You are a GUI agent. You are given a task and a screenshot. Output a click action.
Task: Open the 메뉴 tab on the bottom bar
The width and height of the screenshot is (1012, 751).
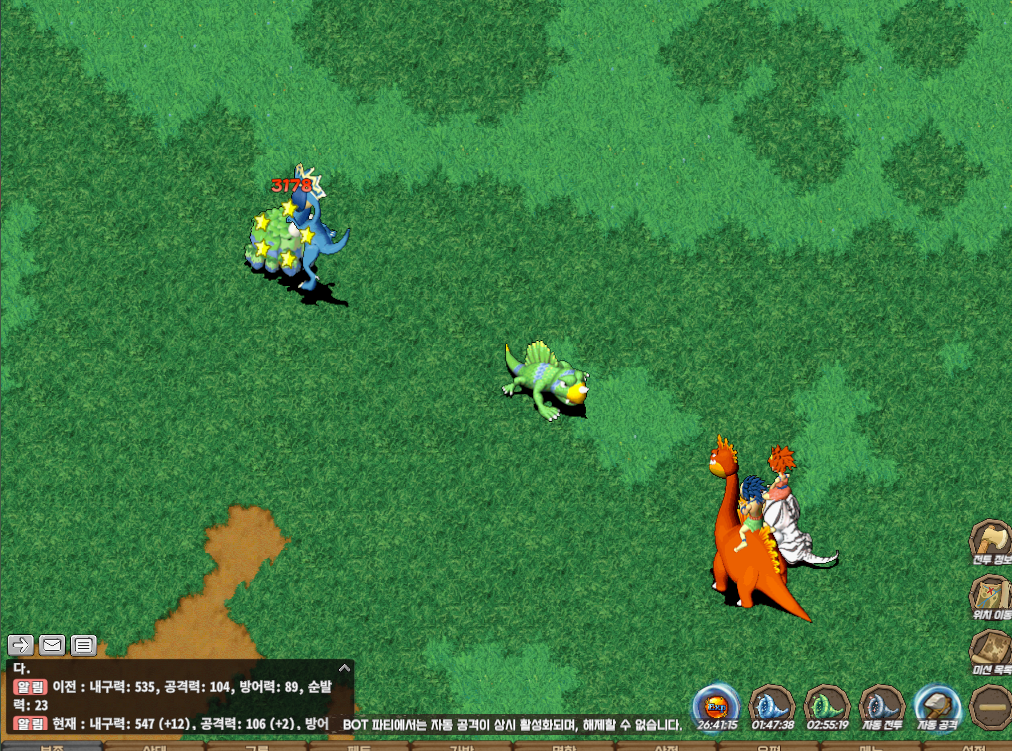871,746
